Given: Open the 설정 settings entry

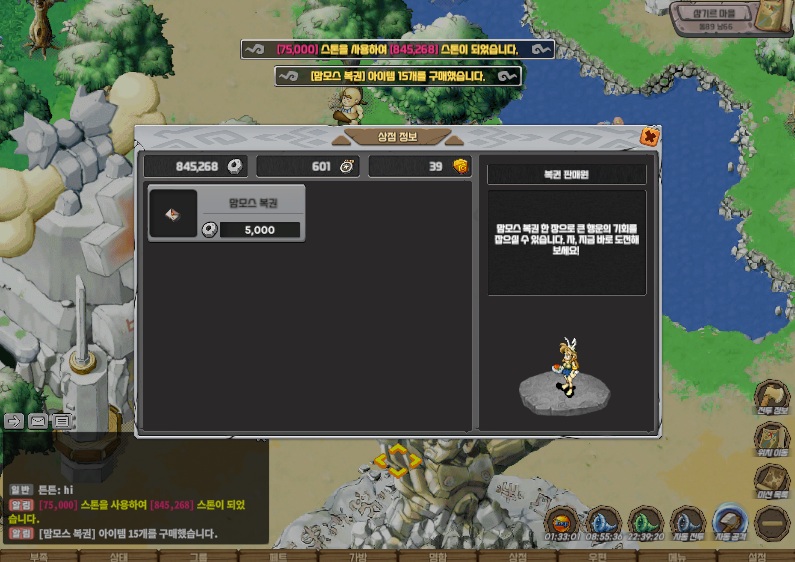Looking at the screenshot, I should [x=756, y=556].
